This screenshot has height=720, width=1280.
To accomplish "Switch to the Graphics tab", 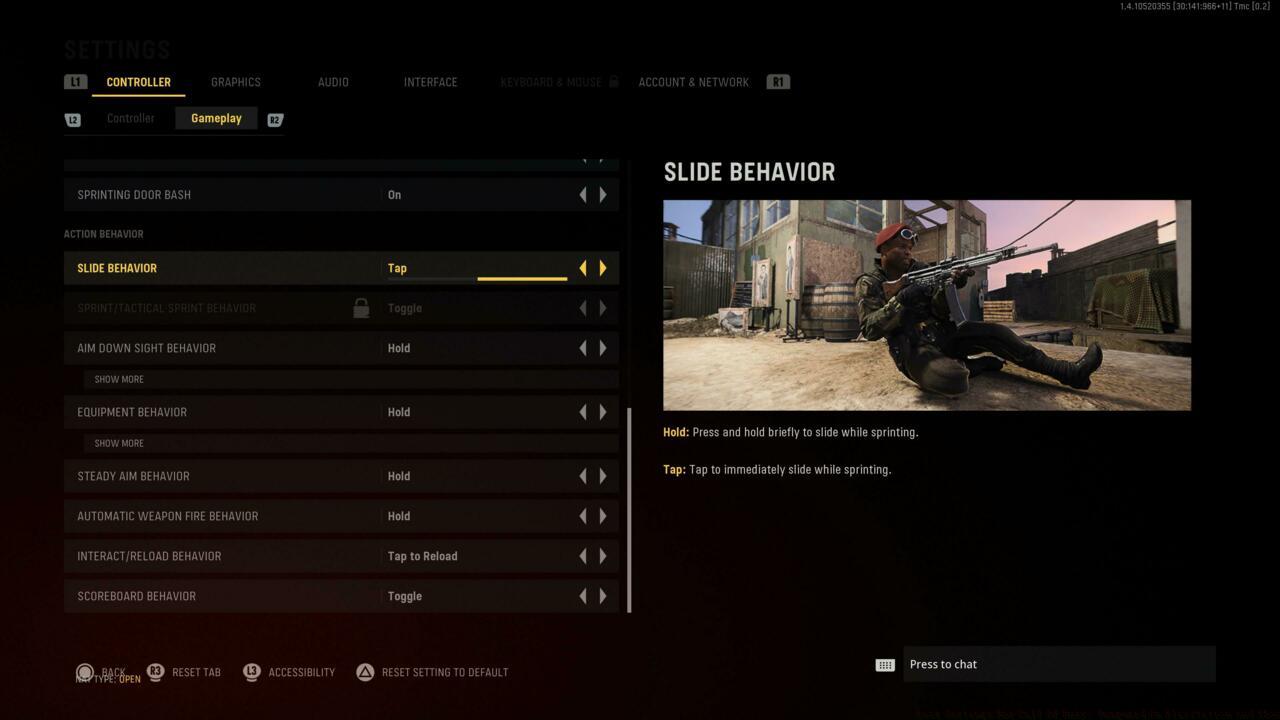I will coord(235,81).
